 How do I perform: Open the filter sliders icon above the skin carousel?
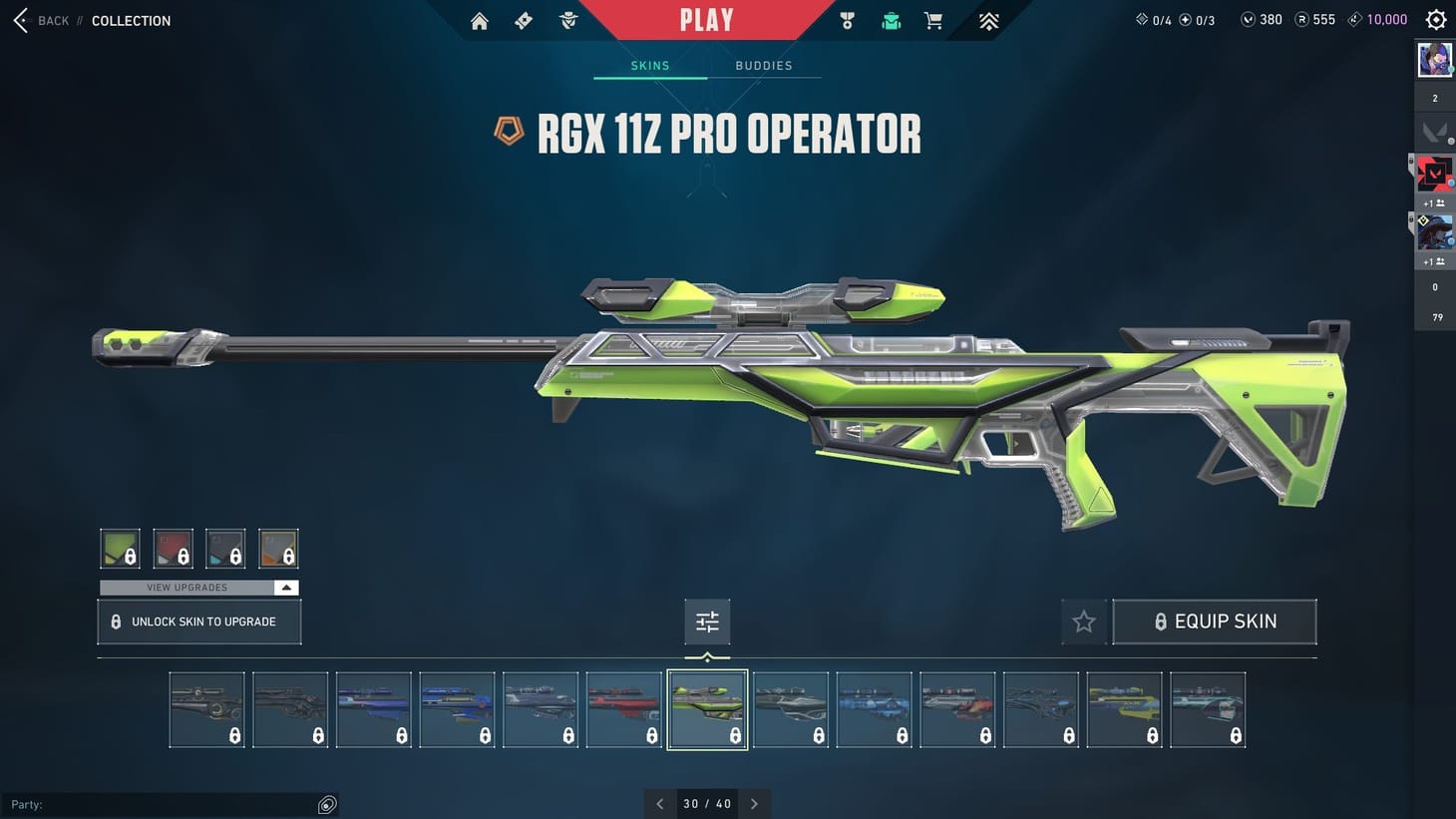(x=707, y=620)
